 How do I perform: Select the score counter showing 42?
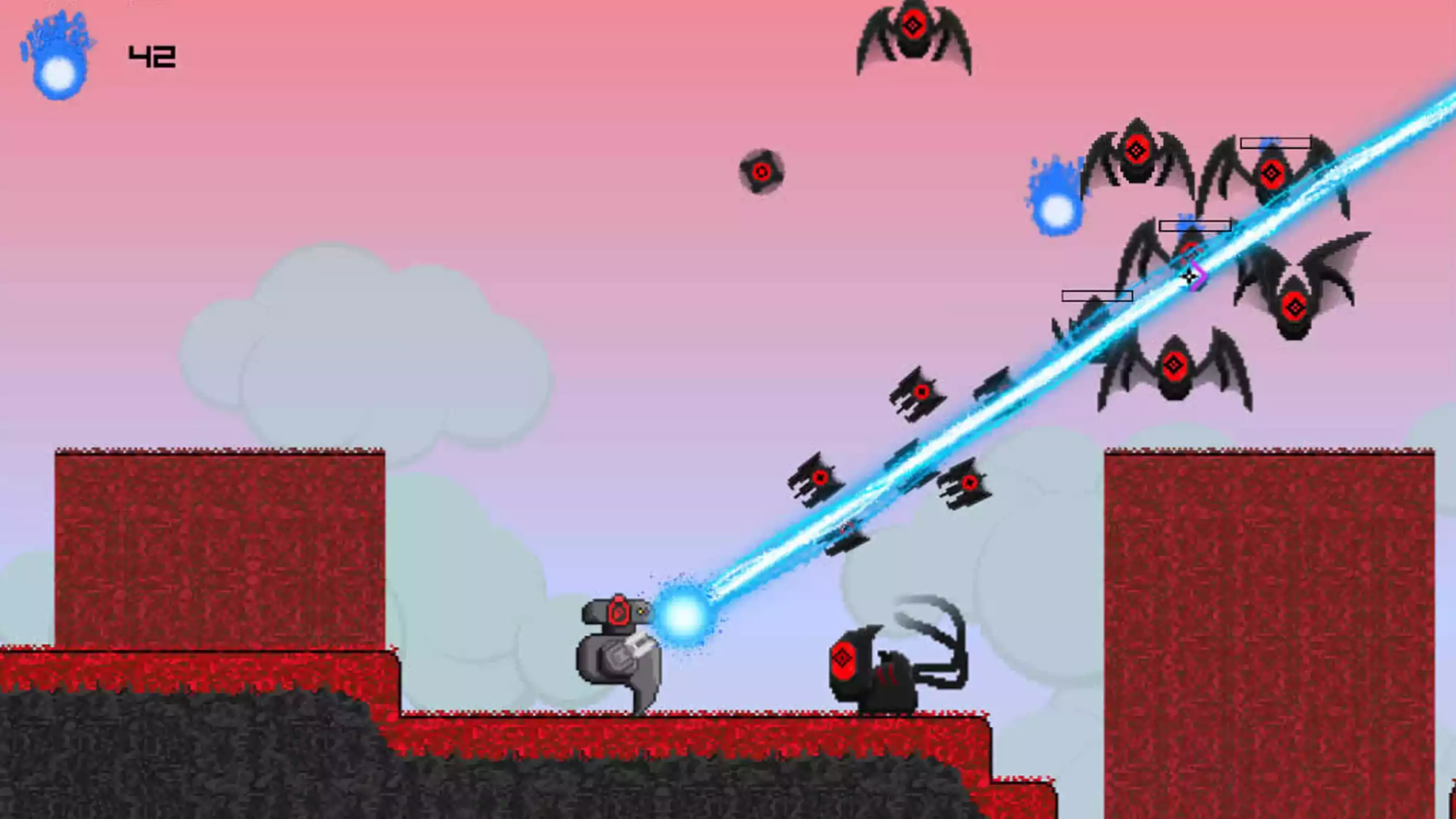point(151,55)
